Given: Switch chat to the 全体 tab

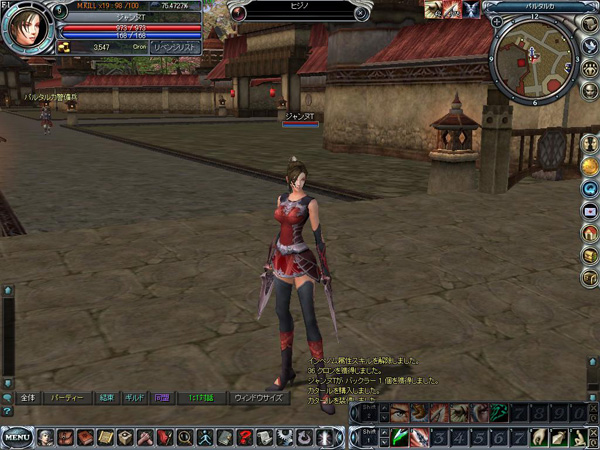Looking at the screenshot, I should pos(27,397).
